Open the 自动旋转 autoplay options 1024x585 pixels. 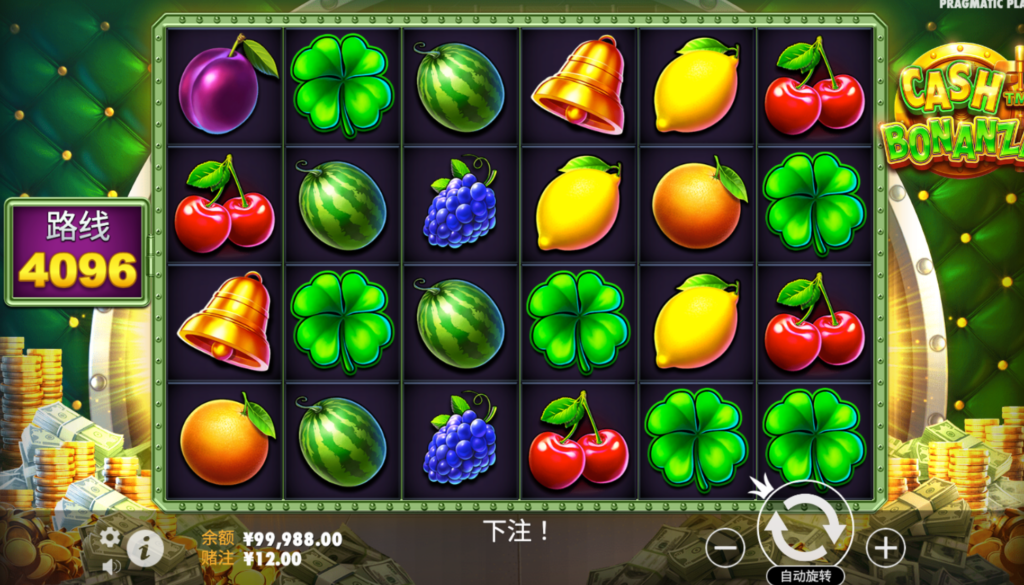point(805,576)
